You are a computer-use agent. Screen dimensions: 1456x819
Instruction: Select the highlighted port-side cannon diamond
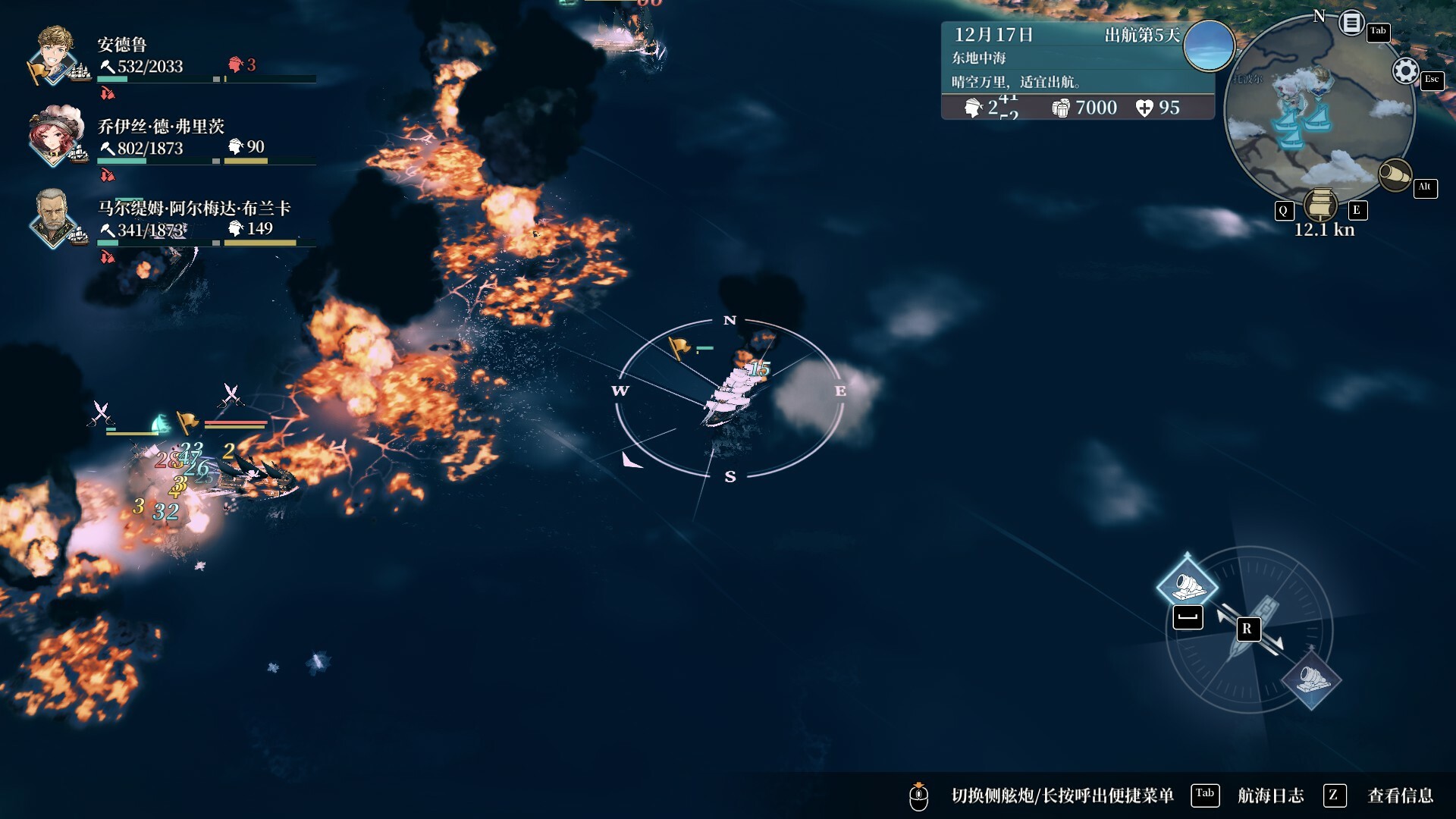point(1188,585)
